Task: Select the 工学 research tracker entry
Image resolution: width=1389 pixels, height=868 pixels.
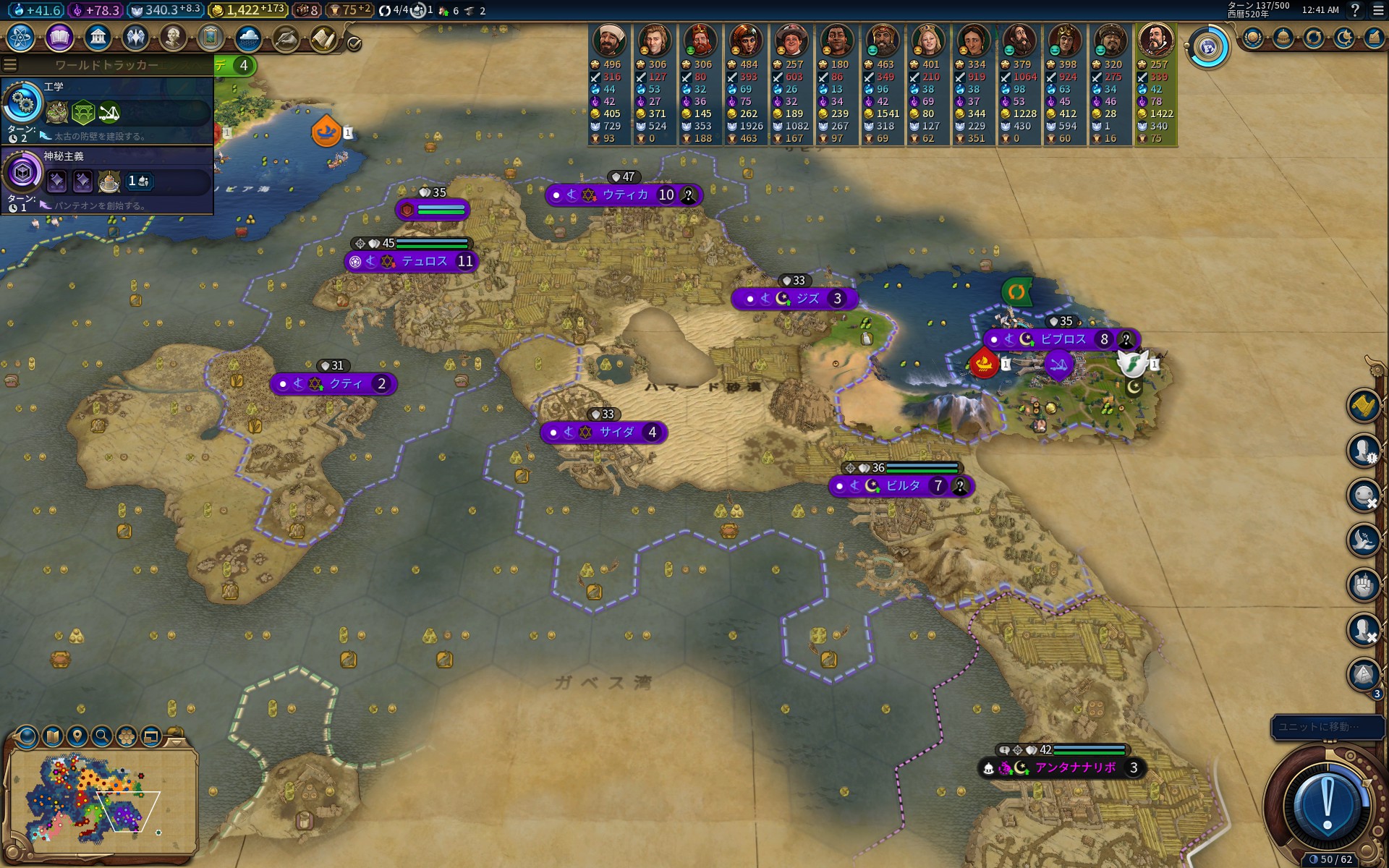Action: click(107, 110)
